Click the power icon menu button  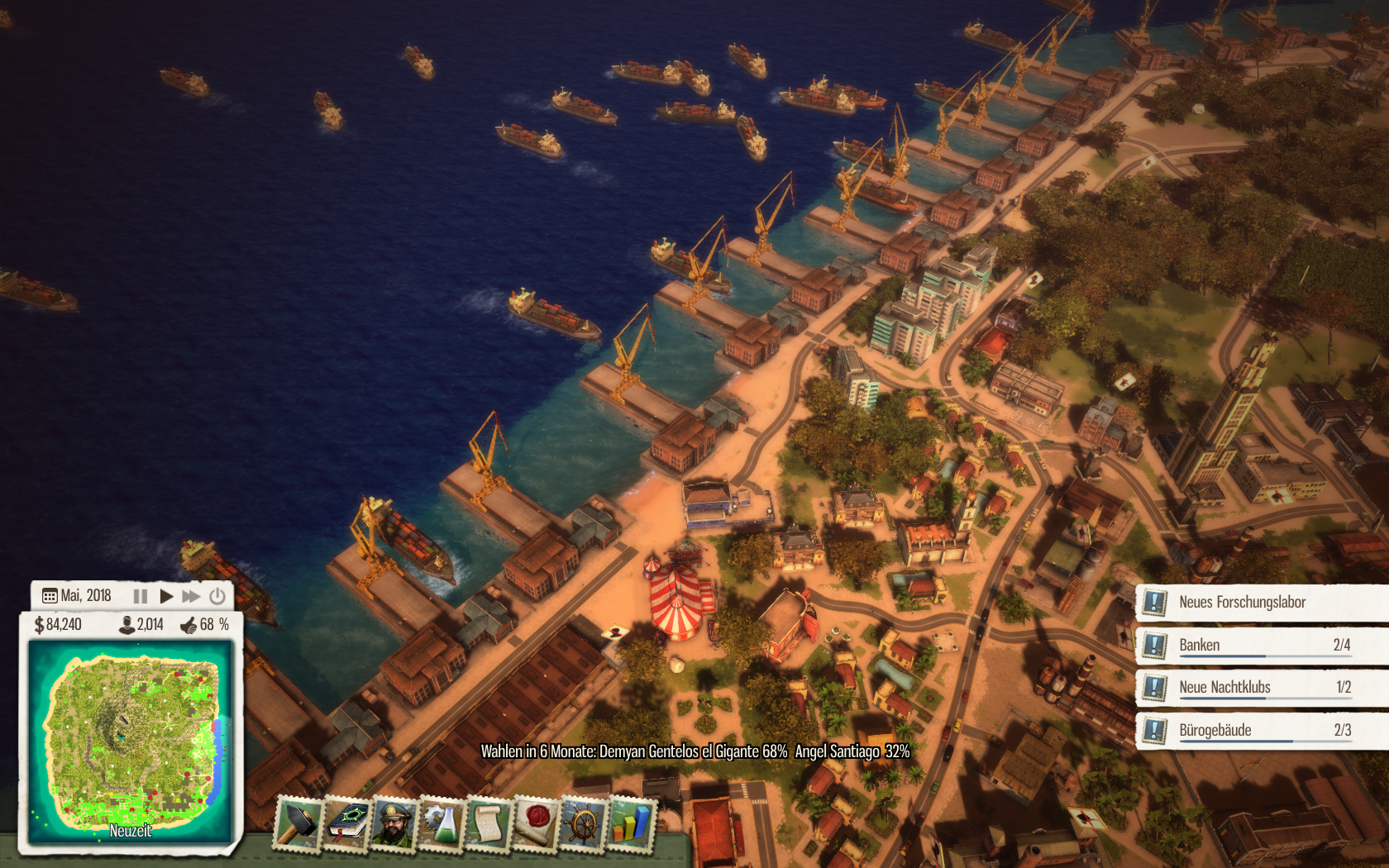pos(217,596)
